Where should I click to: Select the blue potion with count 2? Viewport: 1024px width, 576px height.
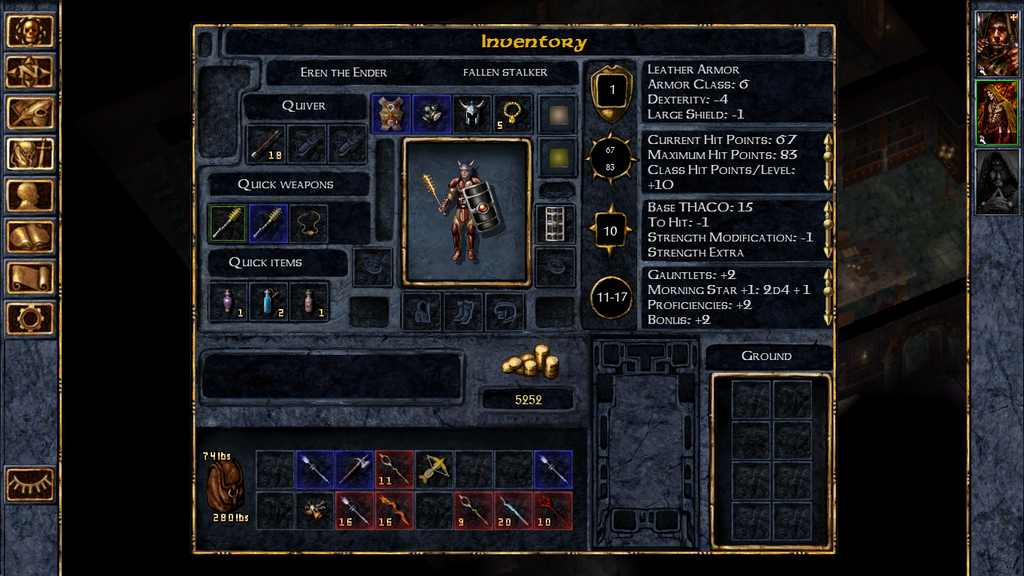268,301
